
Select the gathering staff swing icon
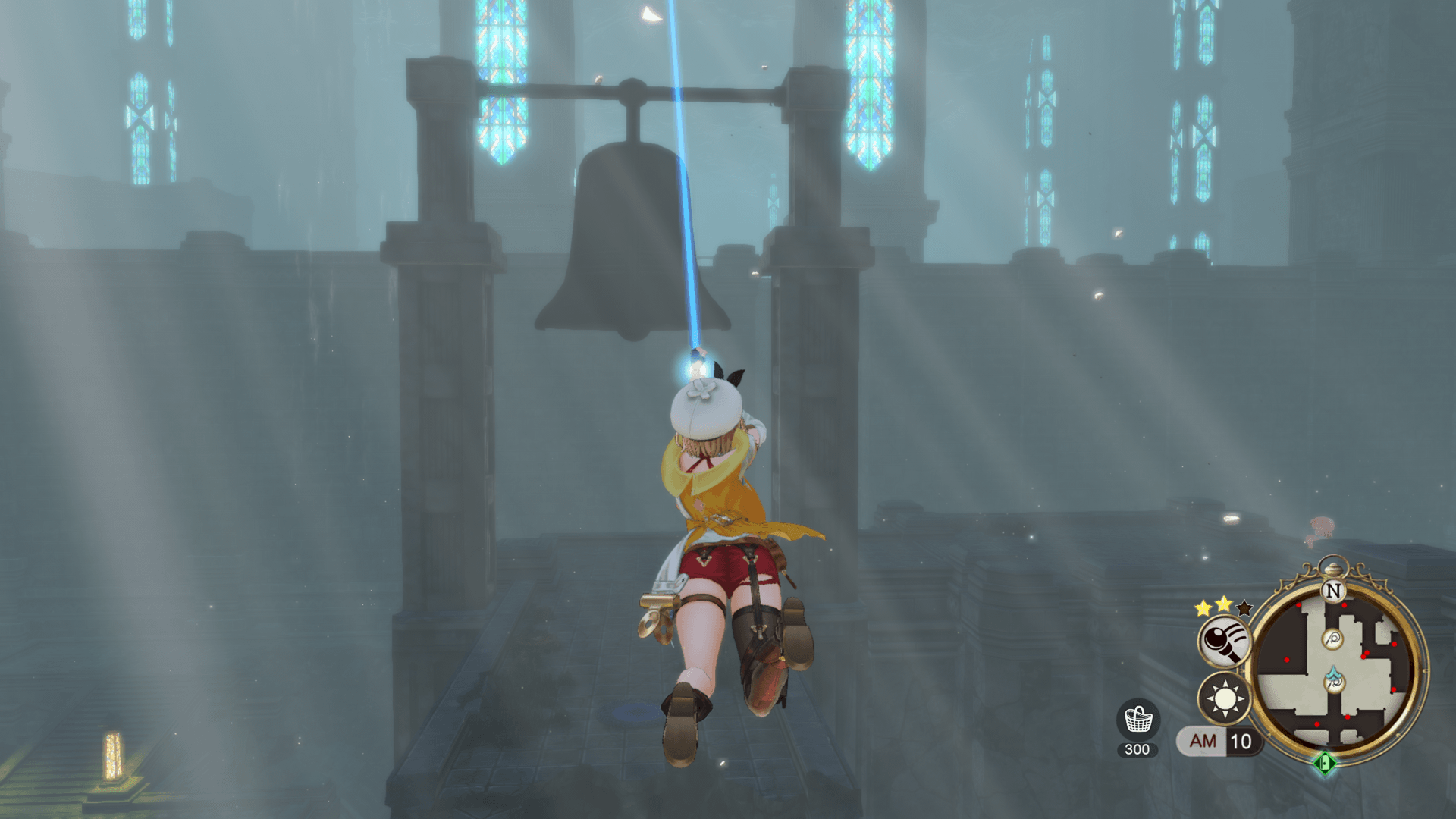(x=1223, y=641)
